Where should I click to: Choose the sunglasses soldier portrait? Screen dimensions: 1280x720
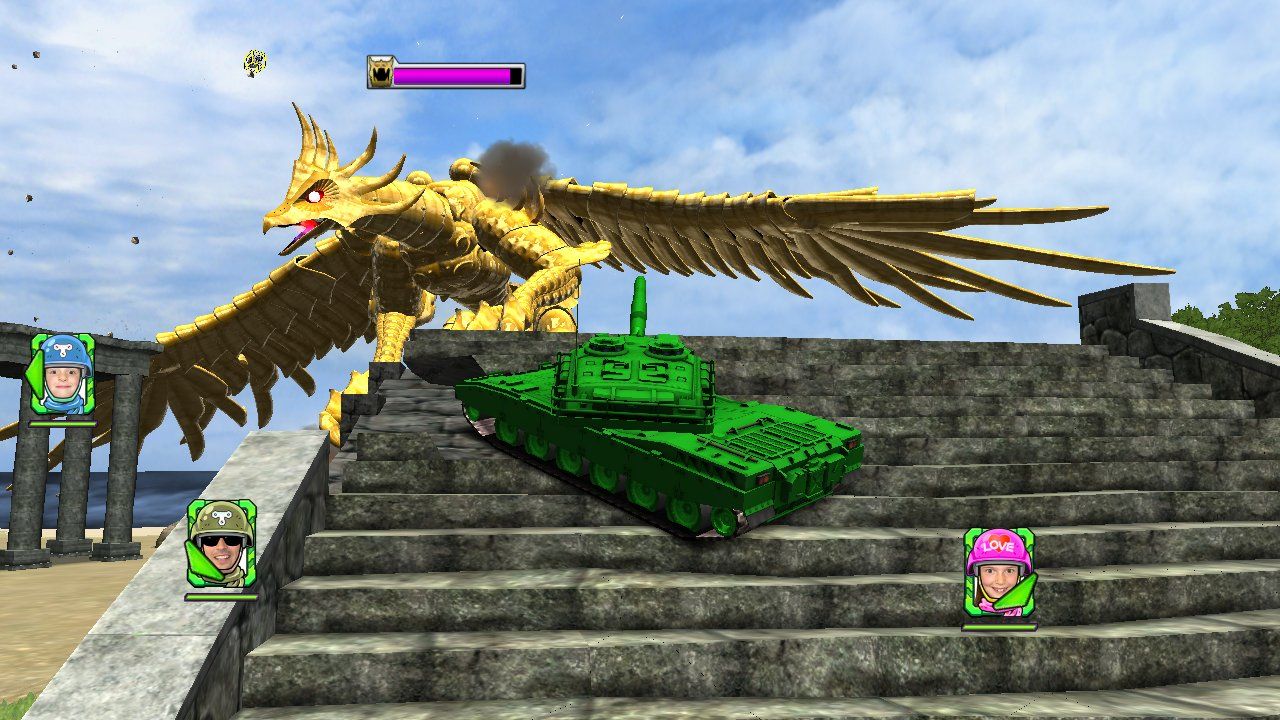[221, 542]
